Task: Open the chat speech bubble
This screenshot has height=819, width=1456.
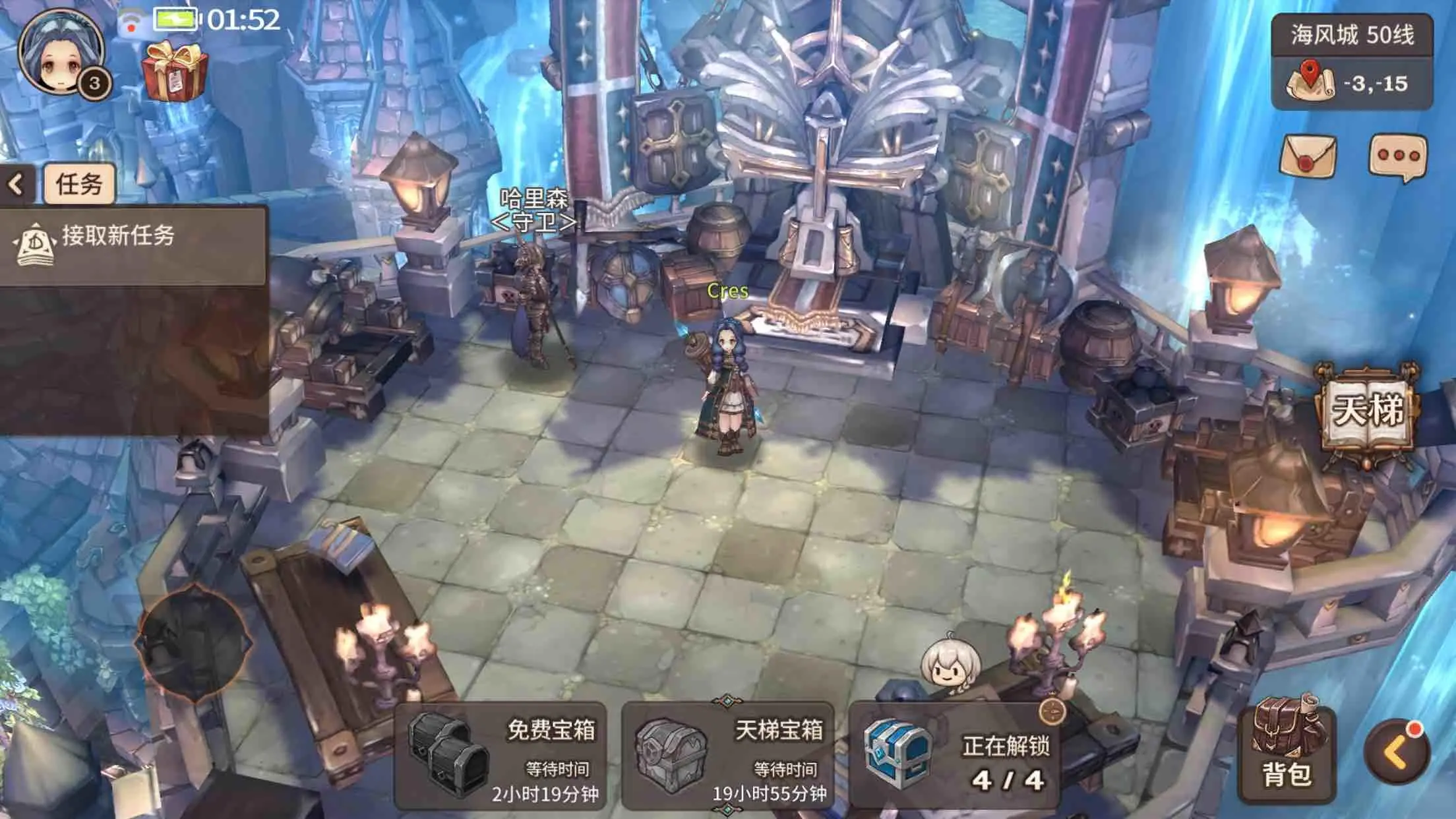Action: 1398,157
